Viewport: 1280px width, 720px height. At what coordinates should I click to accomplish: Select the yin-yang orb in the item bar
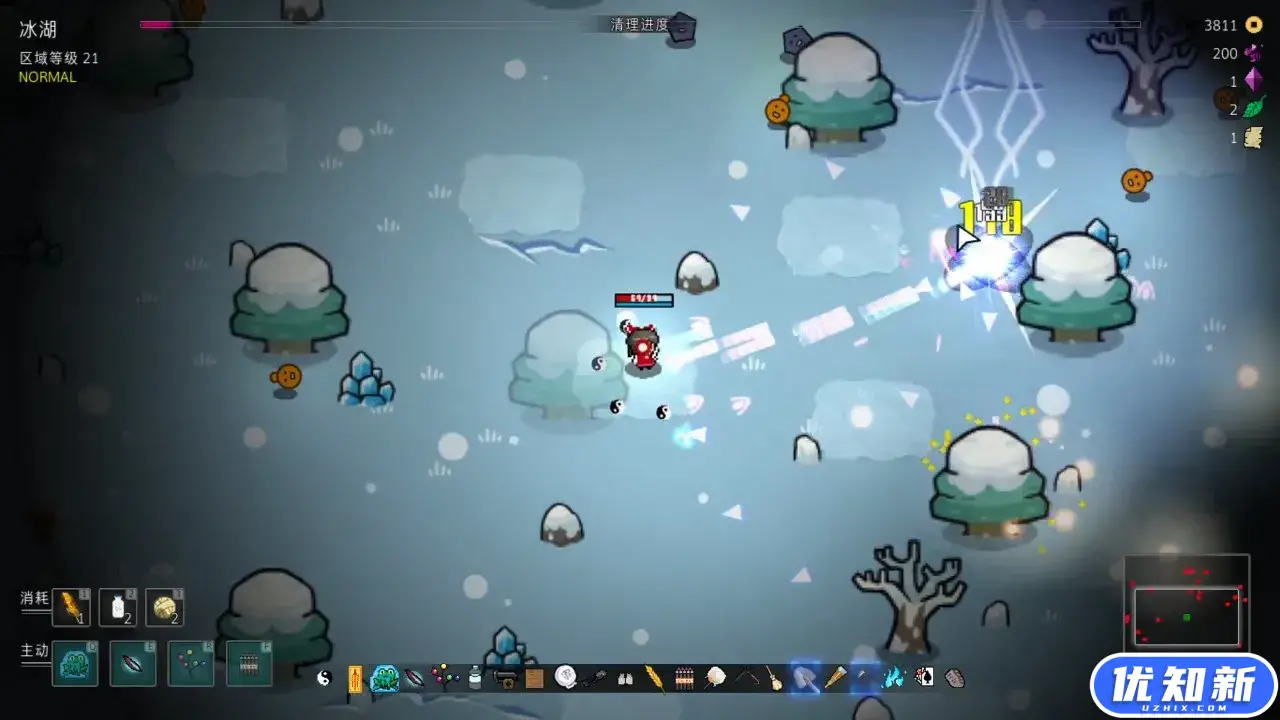pyautogui.click(x=324, y=678)
